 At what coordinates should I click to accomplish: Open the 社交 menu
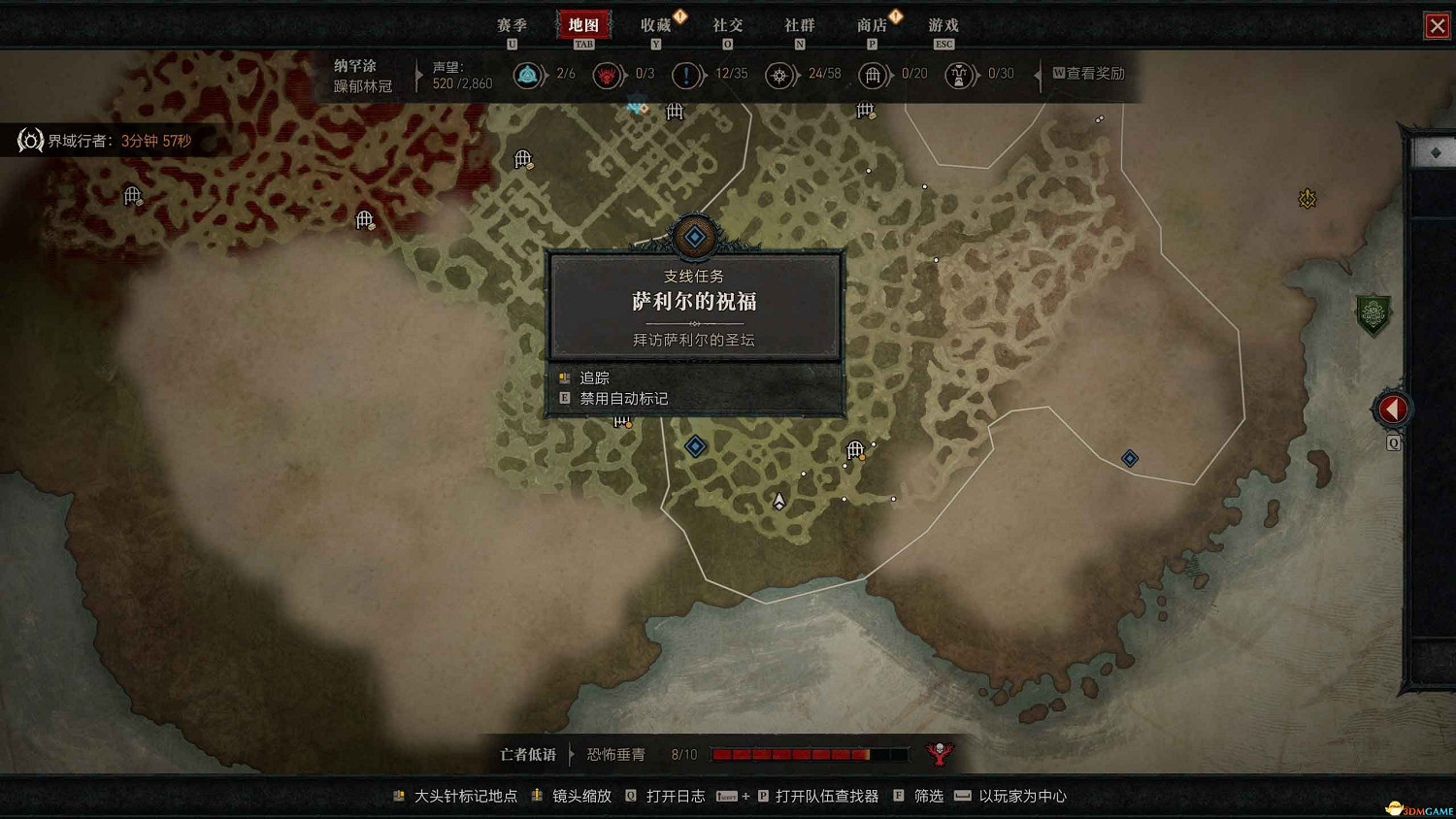click(x=728, y=25)
